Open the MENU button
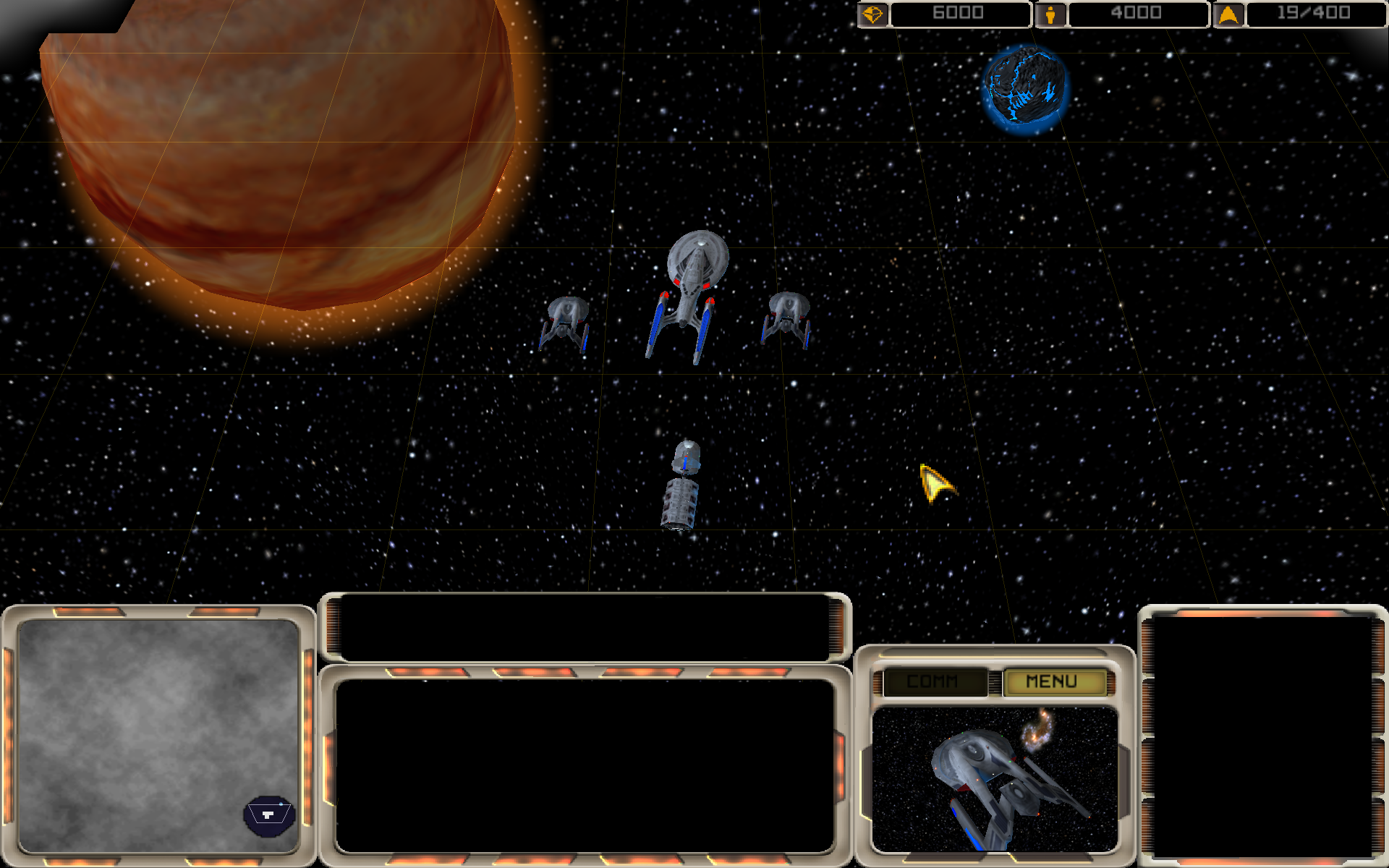Viewport: 1389px width, 868px height. tap(1053, 681)
